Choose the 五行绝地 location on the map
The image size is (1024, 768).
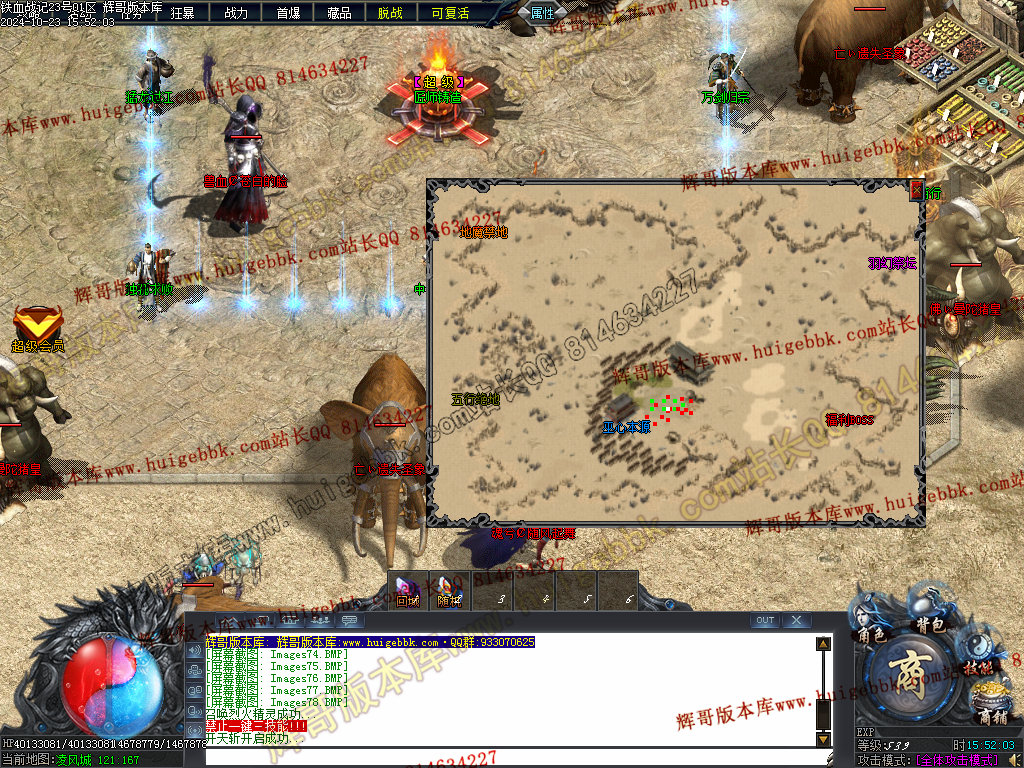point(475,399)
